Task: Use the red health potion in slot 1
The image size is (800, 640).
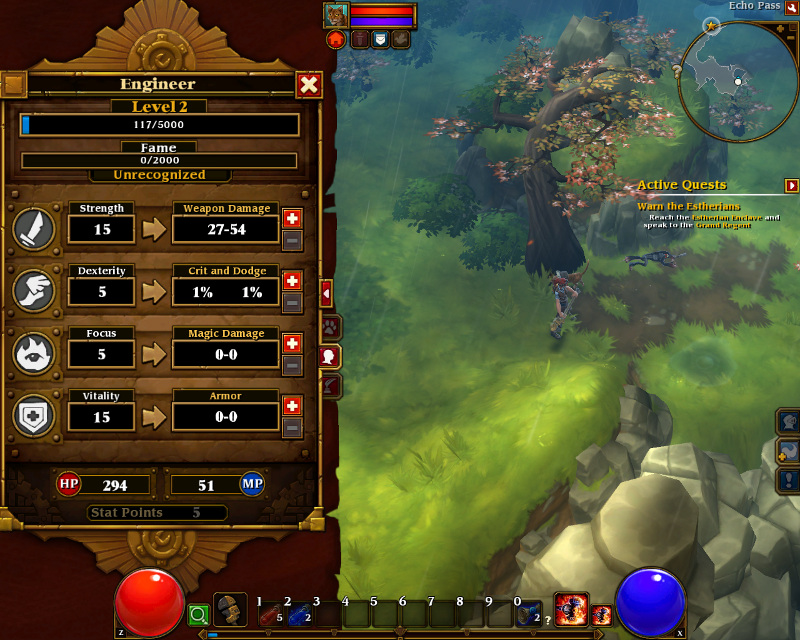Action: (x=270, y=614)
